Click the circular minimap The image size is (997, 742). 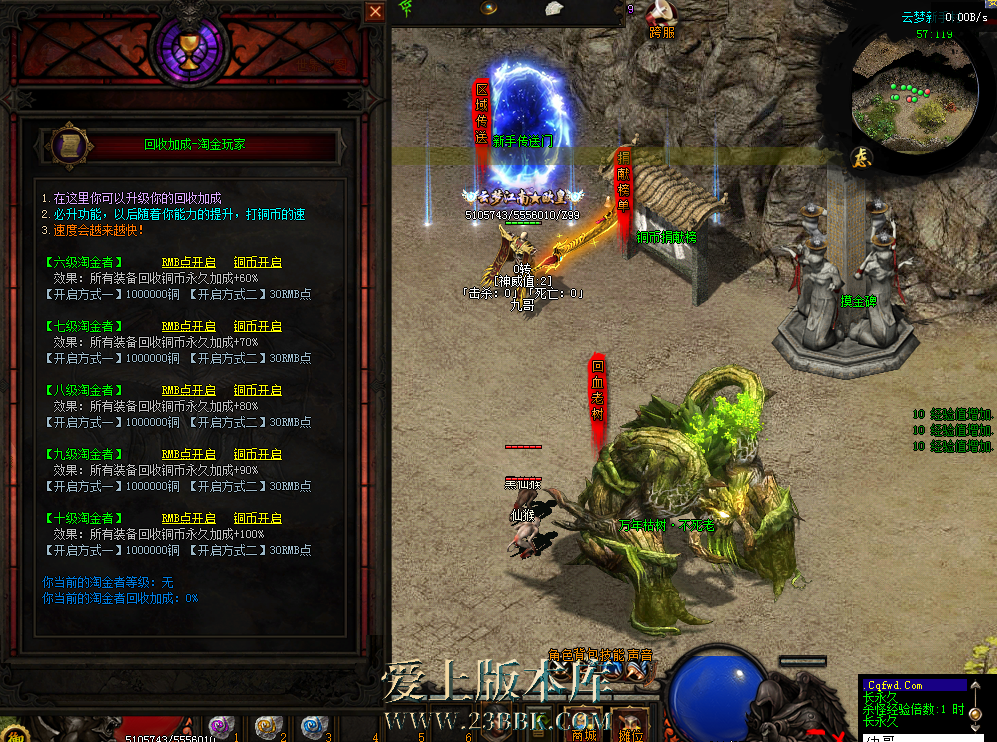914,88
